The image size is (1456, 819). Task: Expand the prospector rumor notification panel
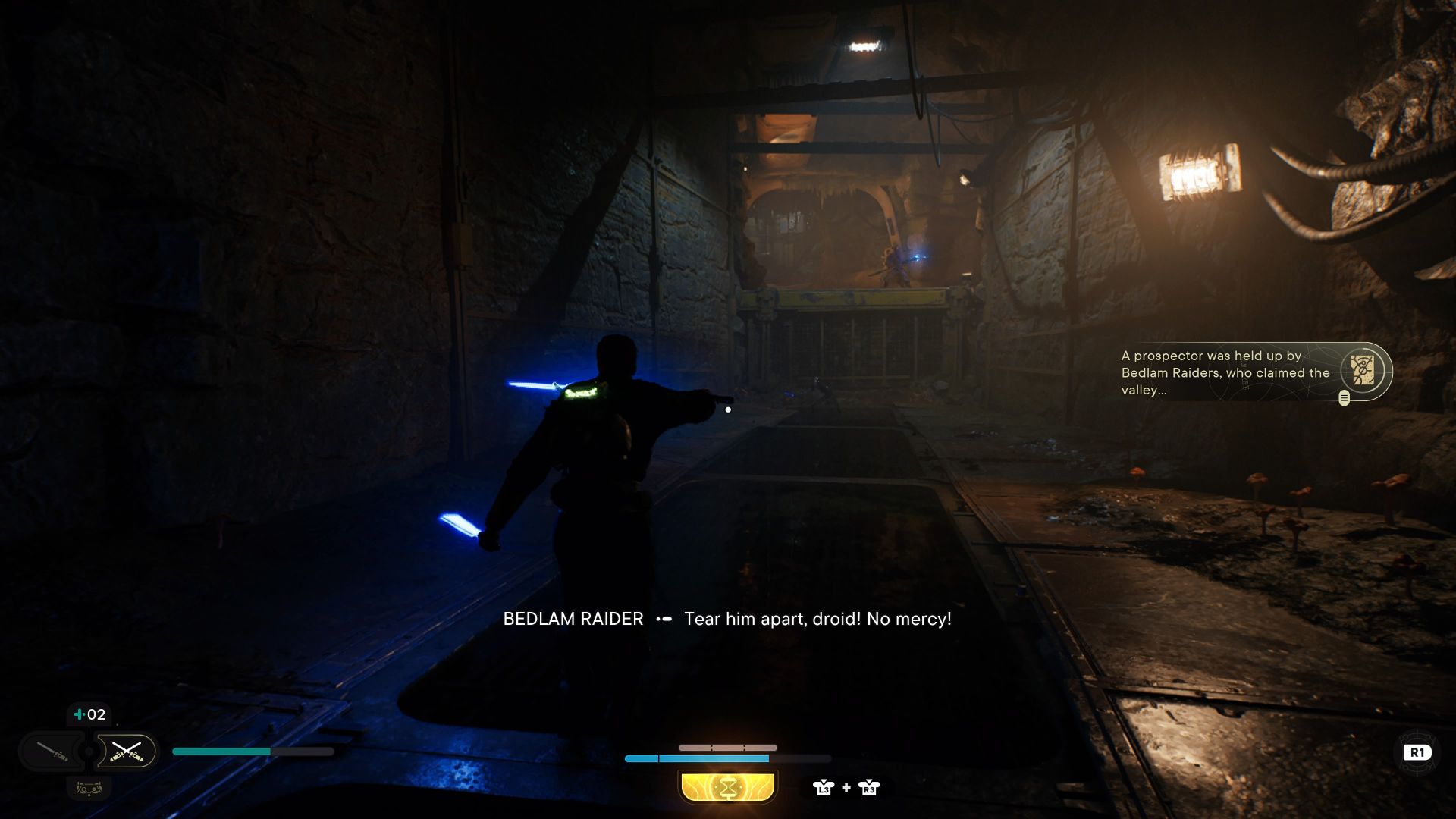[x=1221, y=372]
